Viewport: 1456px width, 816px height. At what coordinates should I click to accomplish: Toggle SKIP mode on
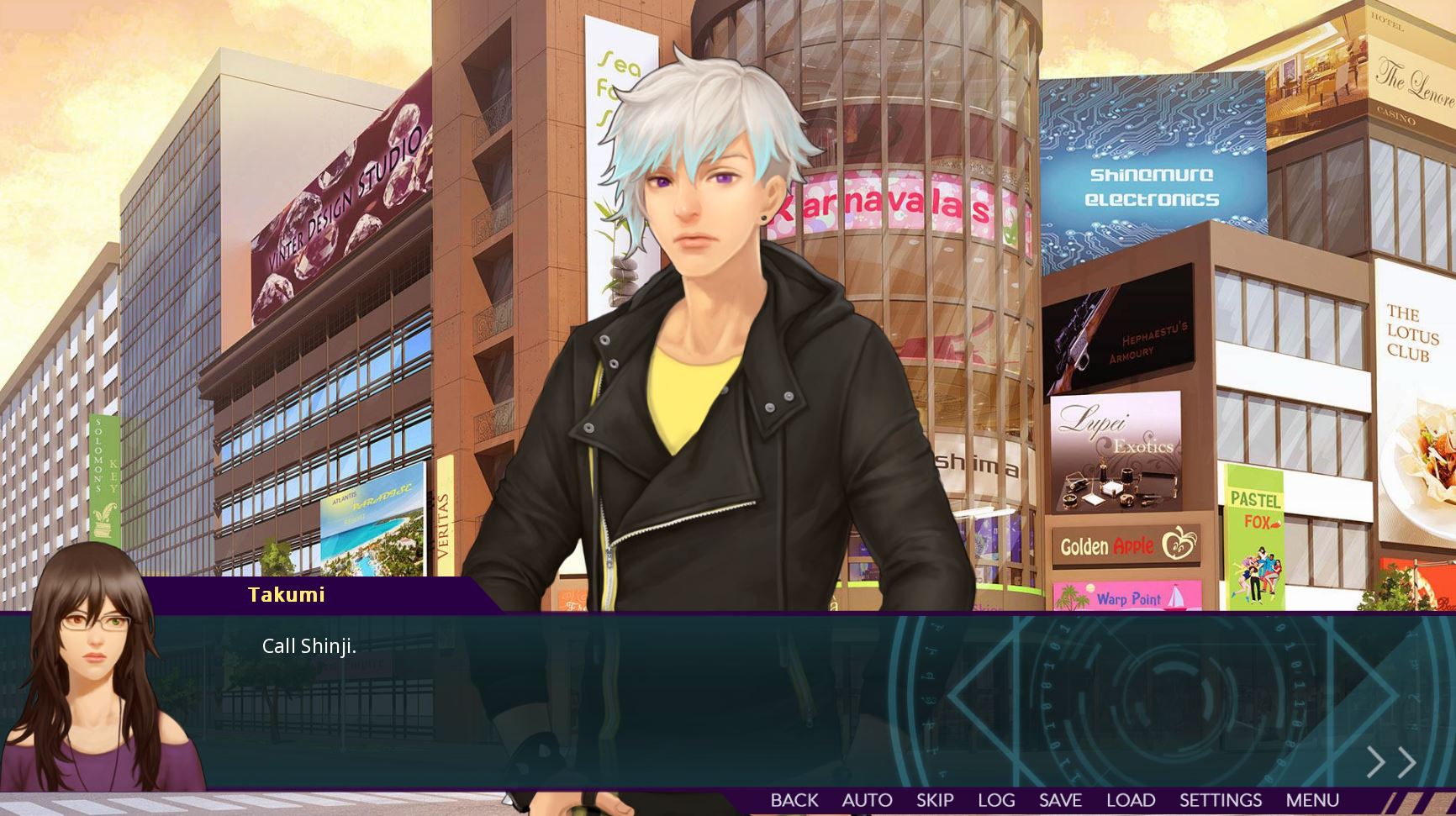pos(936,799)
